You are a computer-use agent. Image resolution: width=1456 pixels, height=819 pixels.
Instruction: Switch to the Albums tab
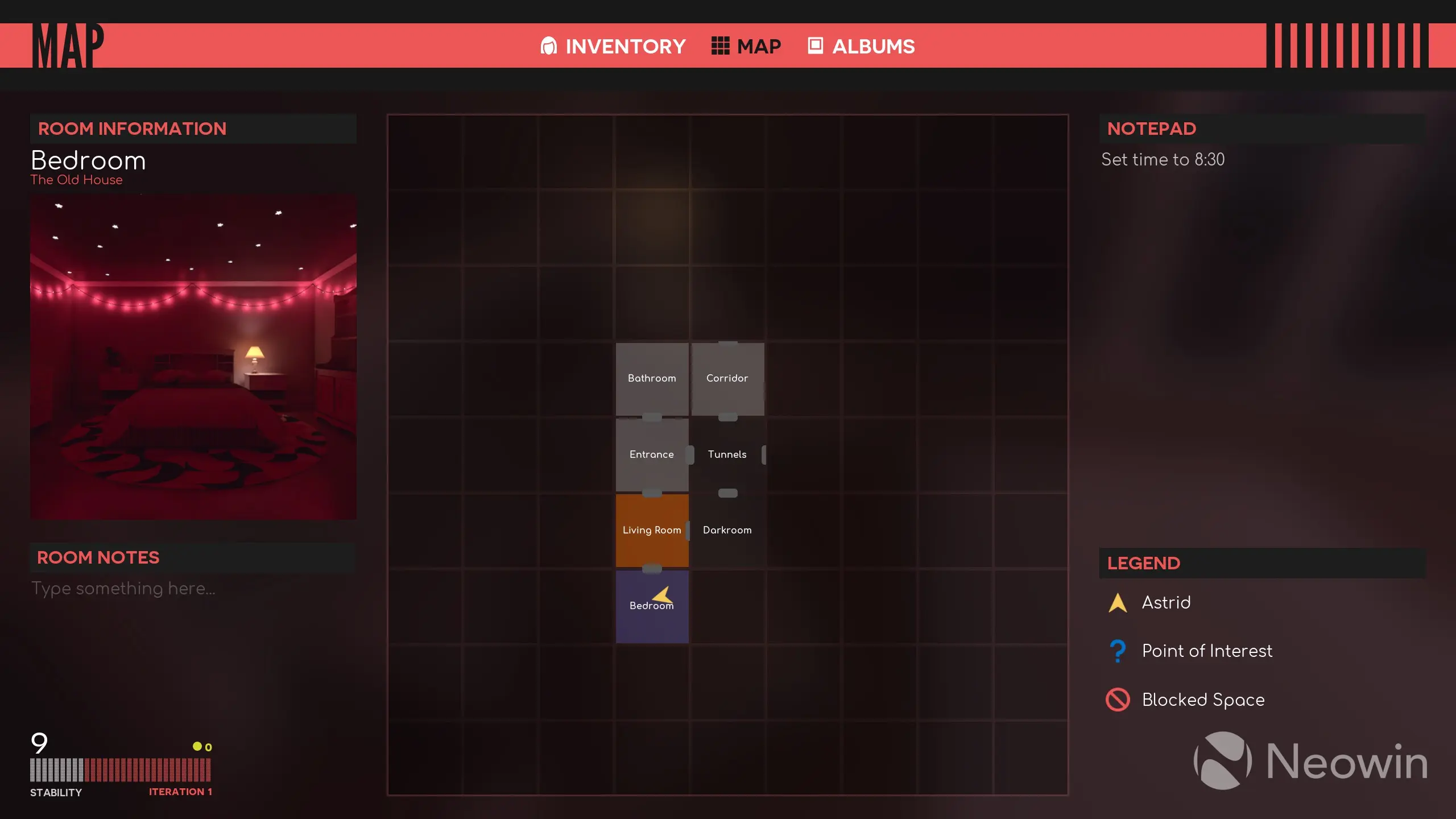pyautogui.click(x=861, y=46)
